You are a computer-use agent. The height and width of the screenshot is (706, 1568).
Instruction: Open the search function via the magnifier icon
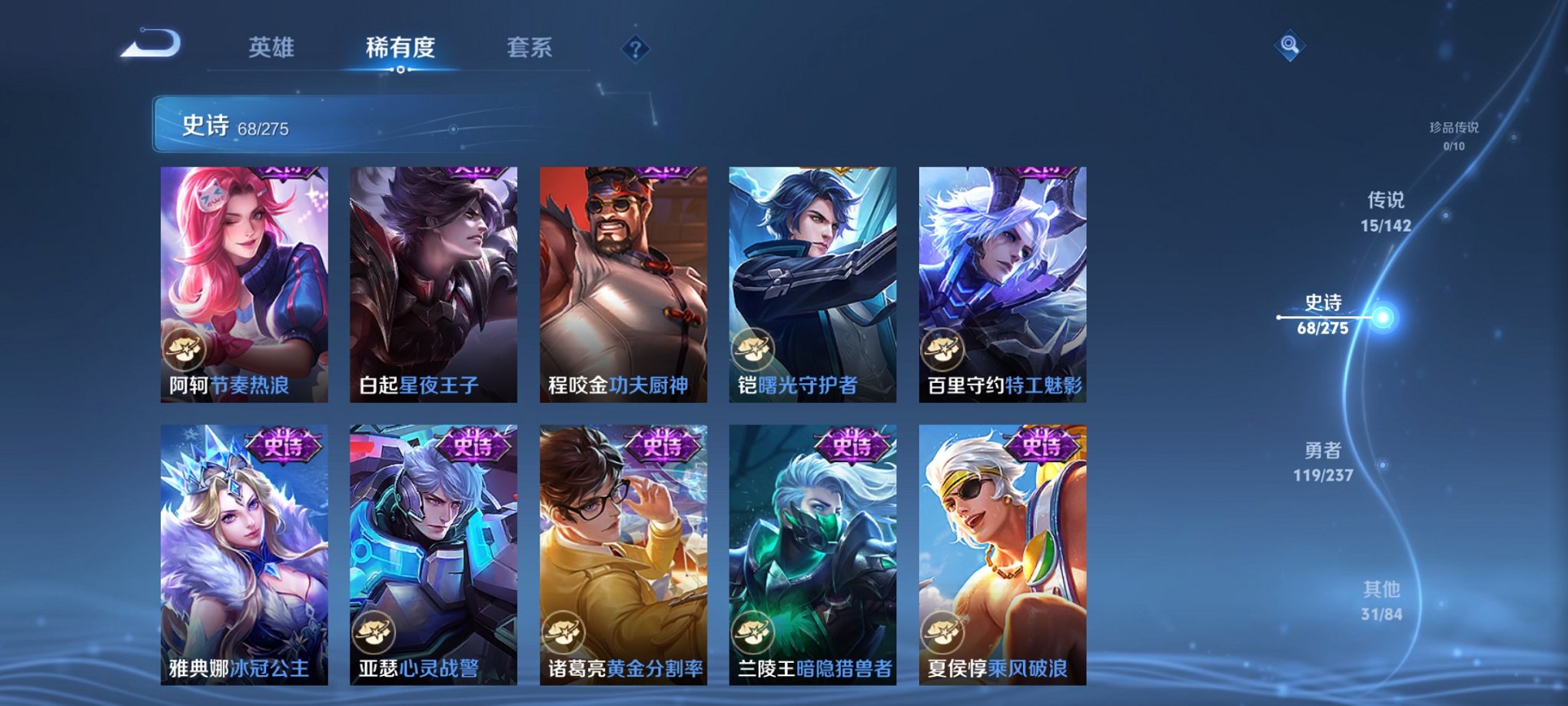click(1290, 46)
